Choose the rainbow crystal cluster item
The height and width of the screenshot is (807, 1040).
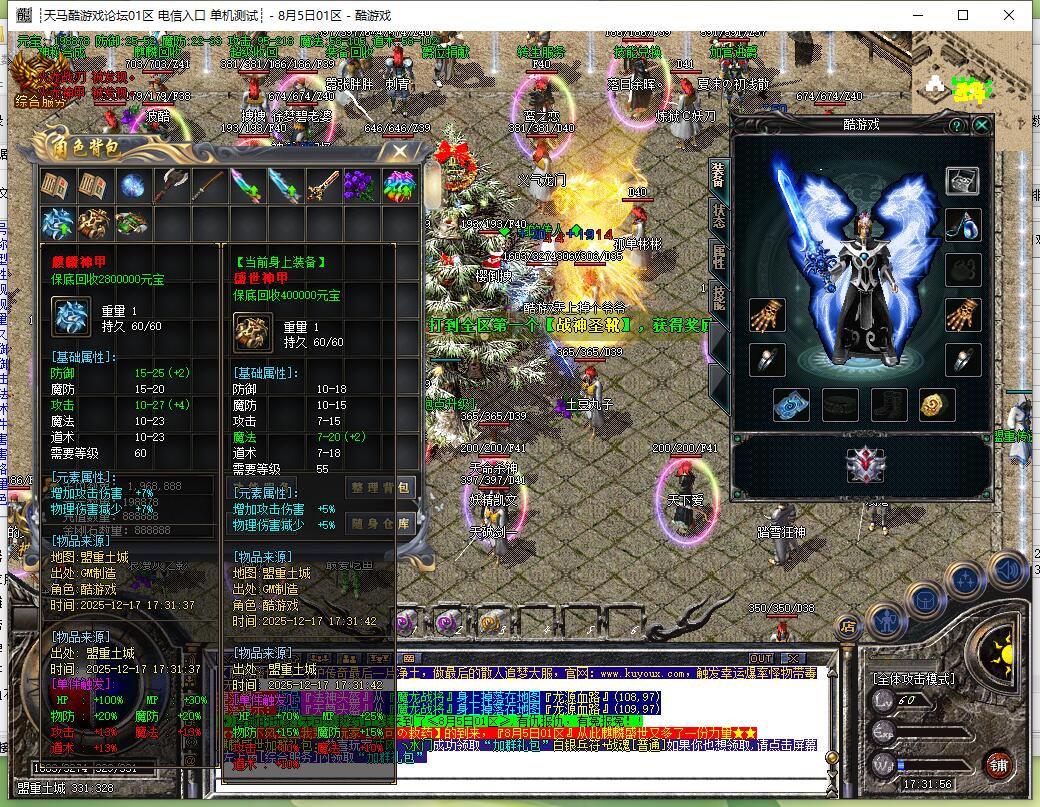pos(398,185)
